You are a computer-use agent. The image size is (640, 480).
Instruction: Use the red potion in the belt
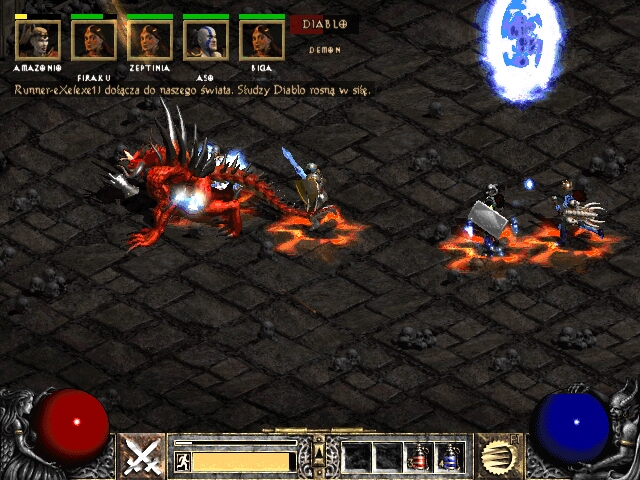pos(420,457)
